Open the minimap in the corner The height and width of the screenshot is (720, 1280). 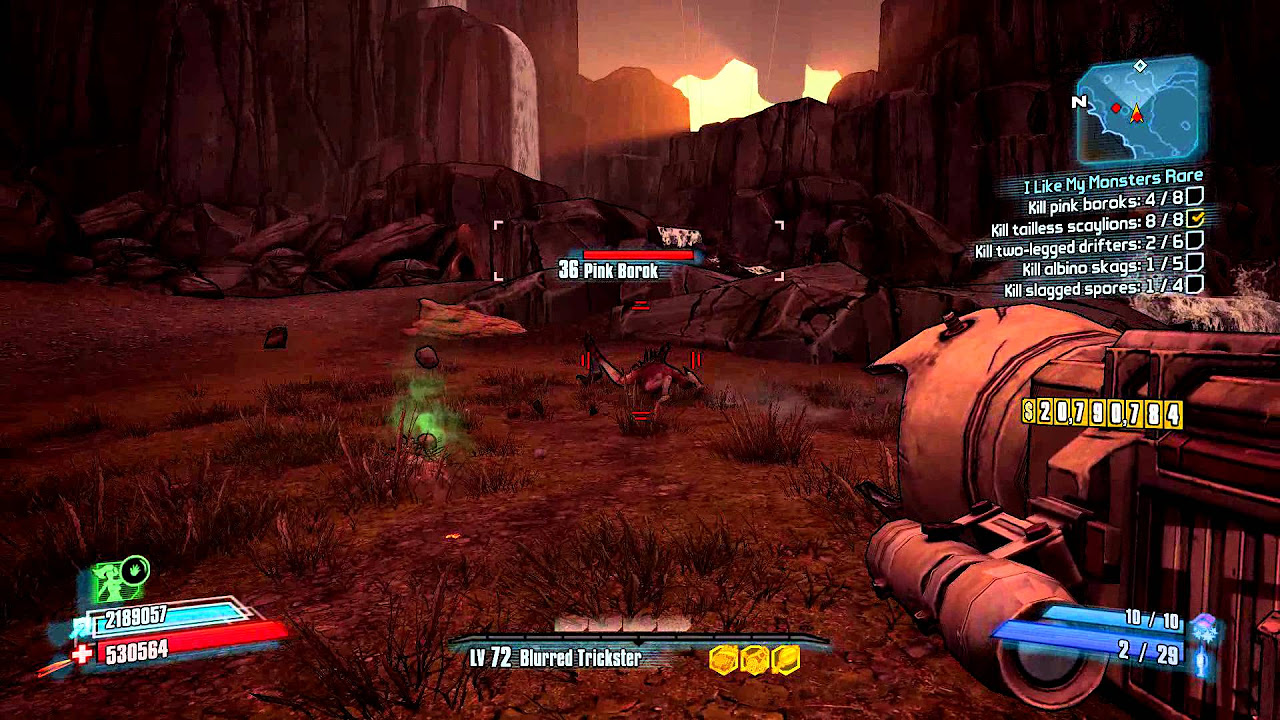[x=1140, y=110]
